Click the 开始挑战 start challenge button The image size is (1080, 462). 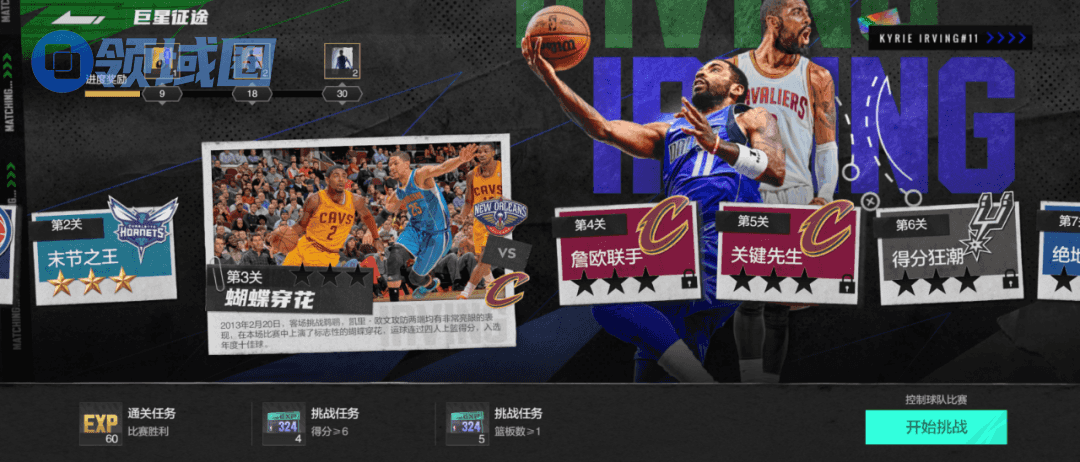point(935,427)
